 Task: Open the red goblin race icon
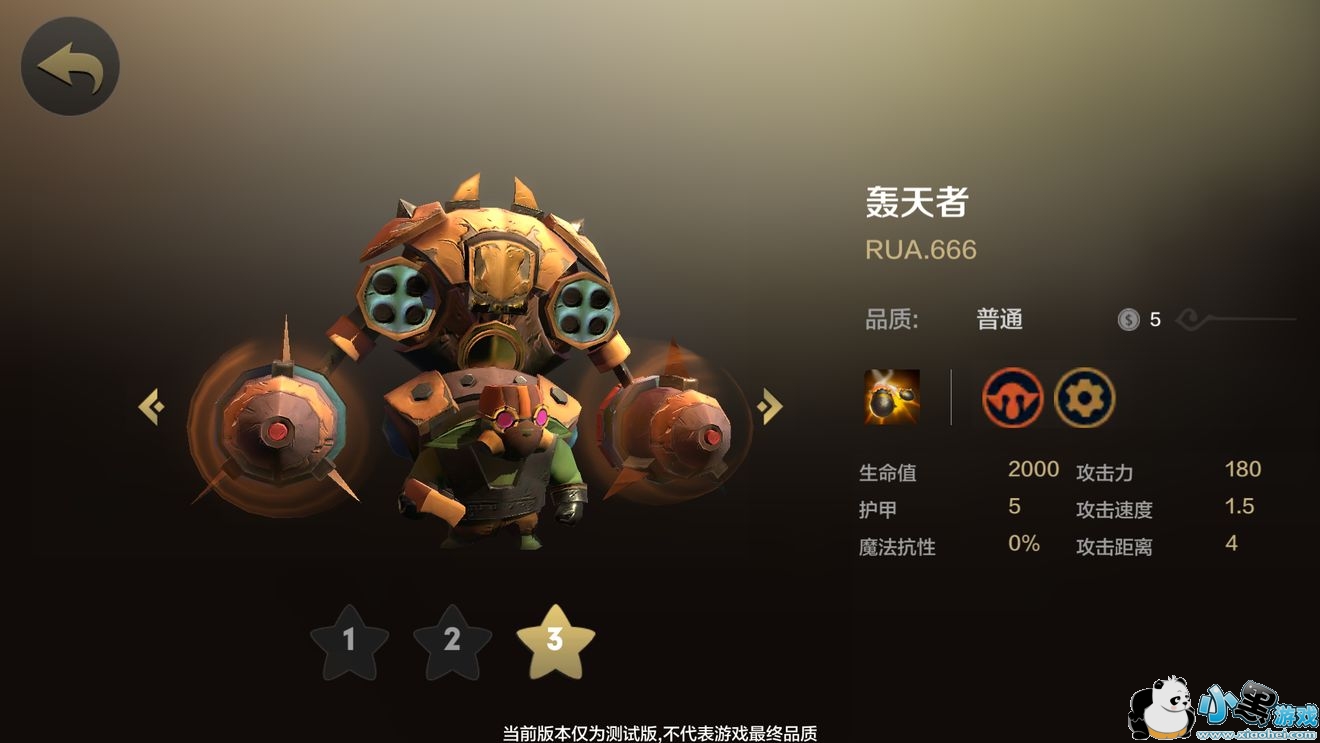(x=1012, y=397)
